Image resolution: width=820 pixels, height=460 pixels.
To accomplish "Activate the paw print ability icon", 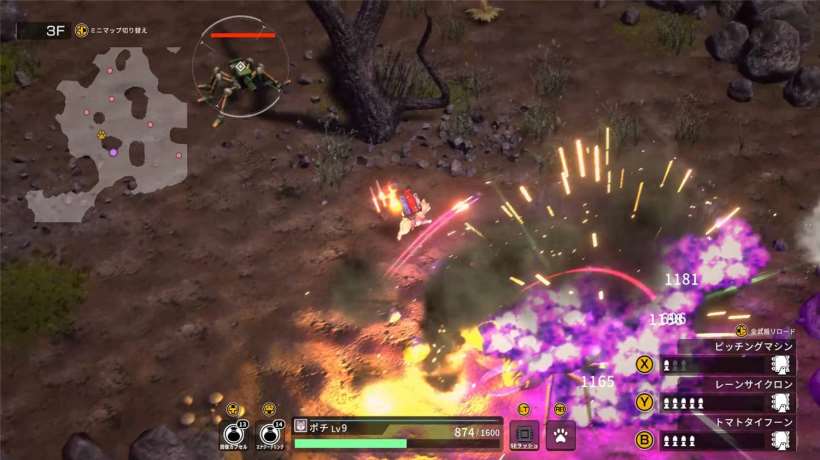I will 560,435.
